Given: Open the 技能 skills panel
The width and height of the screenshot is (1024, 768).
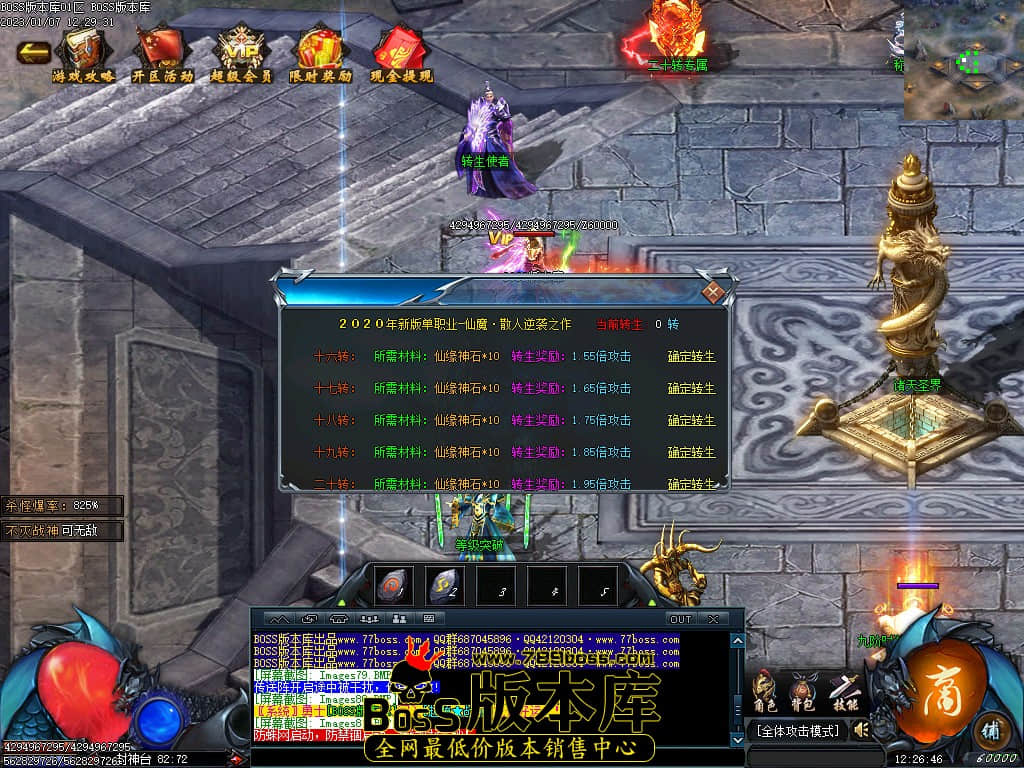Looking at the screenshot, I should coord(845,692).
